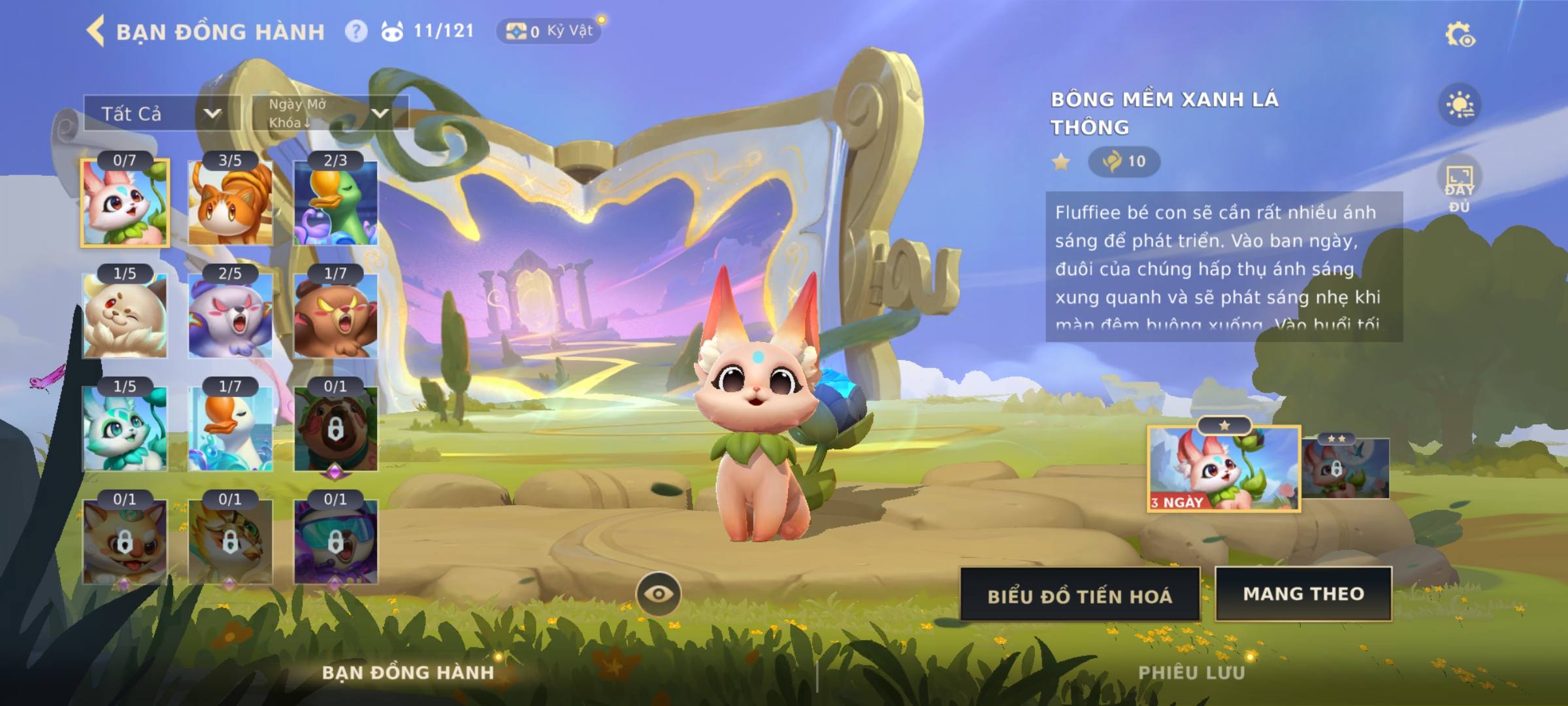Open the gear settings icon
Screen dimensions: 1568x706
[x=1459, y=35]
